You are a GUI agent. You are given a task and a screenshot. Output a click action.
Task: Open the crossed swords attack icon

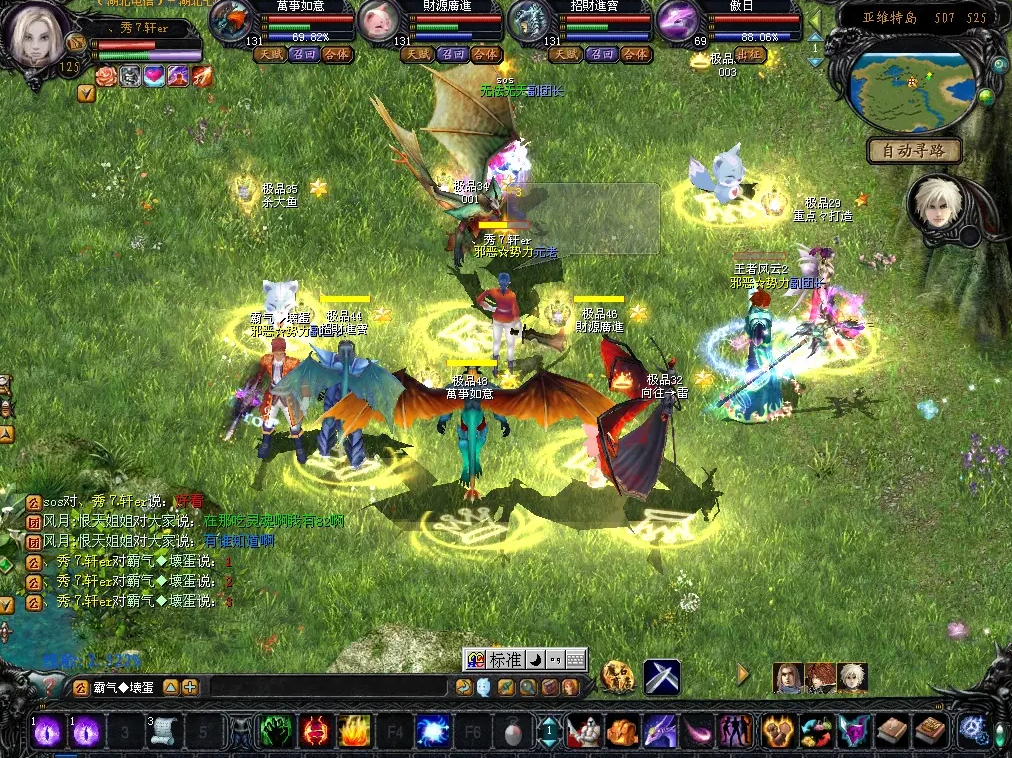click(661, 677)
